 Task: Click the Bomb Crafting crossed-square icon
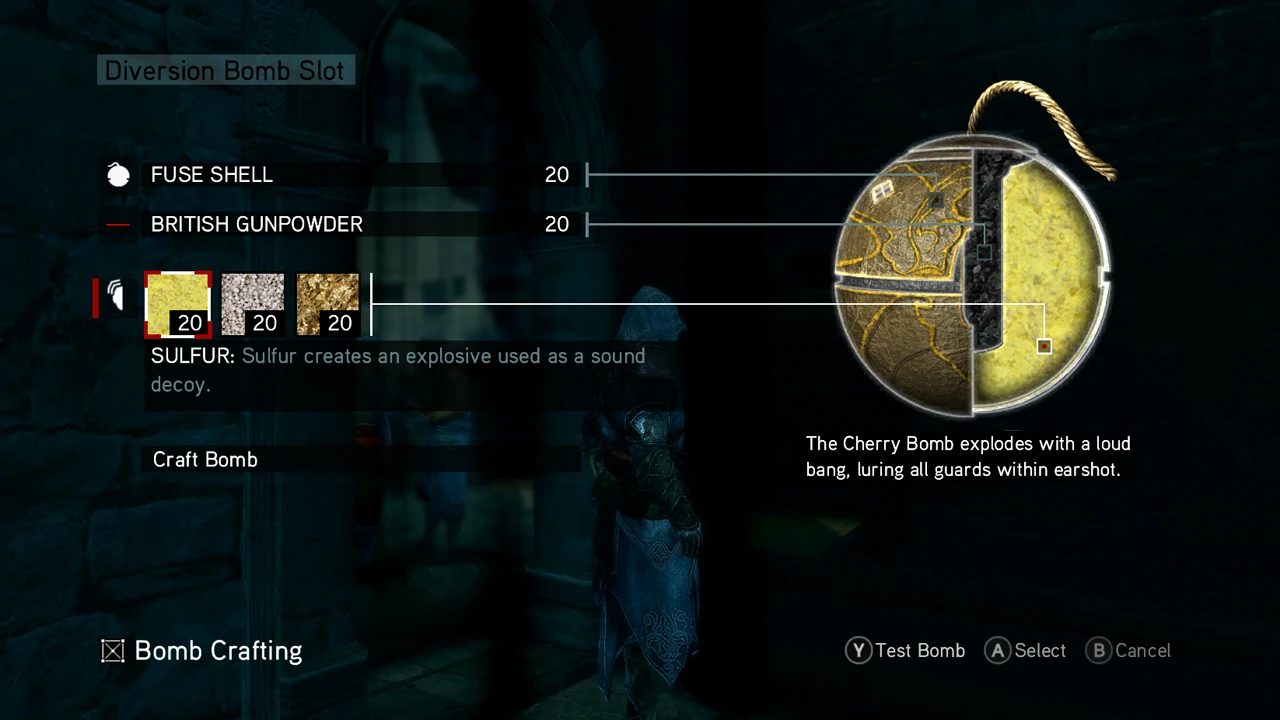113,651
